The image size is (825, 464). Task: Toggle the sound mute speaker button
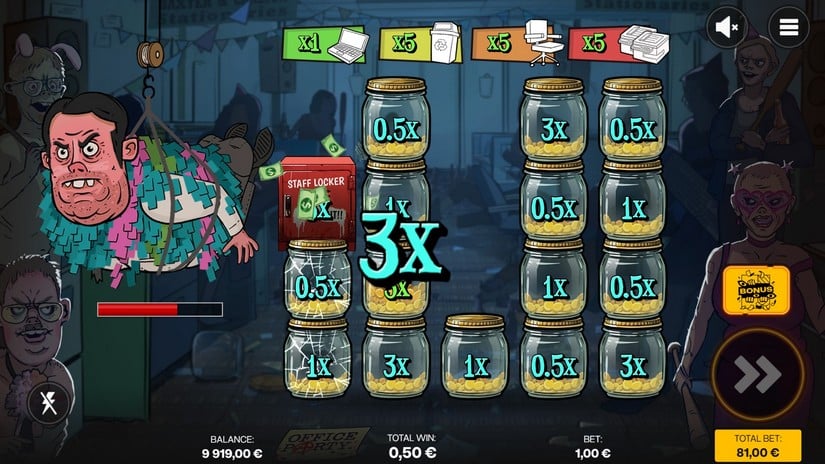[727, 28]
